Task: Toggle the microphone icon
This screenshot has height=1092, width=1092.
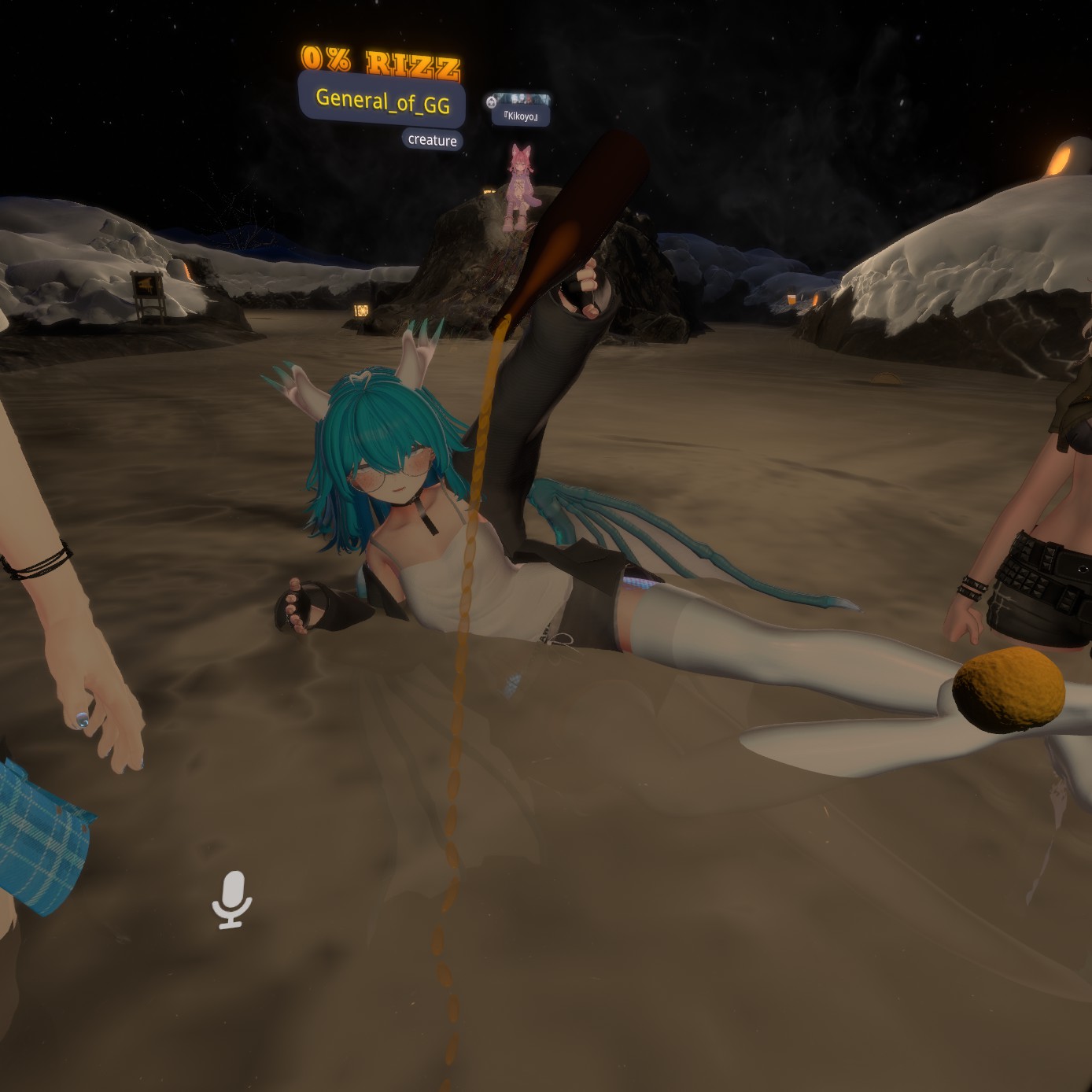Action: click(232, 899)
